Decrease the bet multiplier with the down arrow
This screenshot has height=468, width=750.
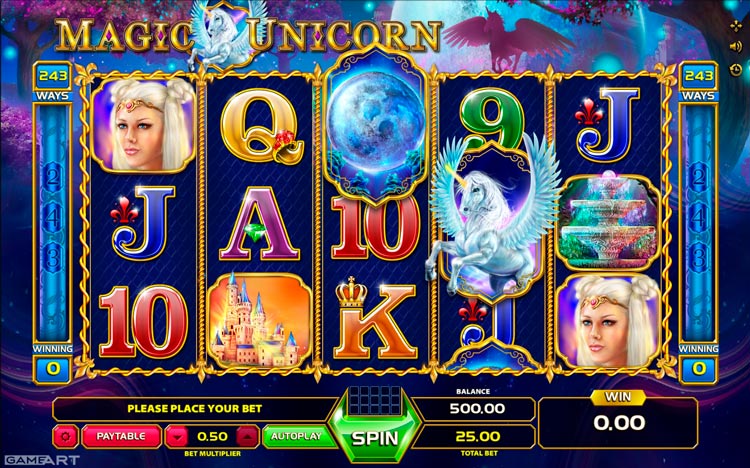pyautogui.click(x=176, y=436)
